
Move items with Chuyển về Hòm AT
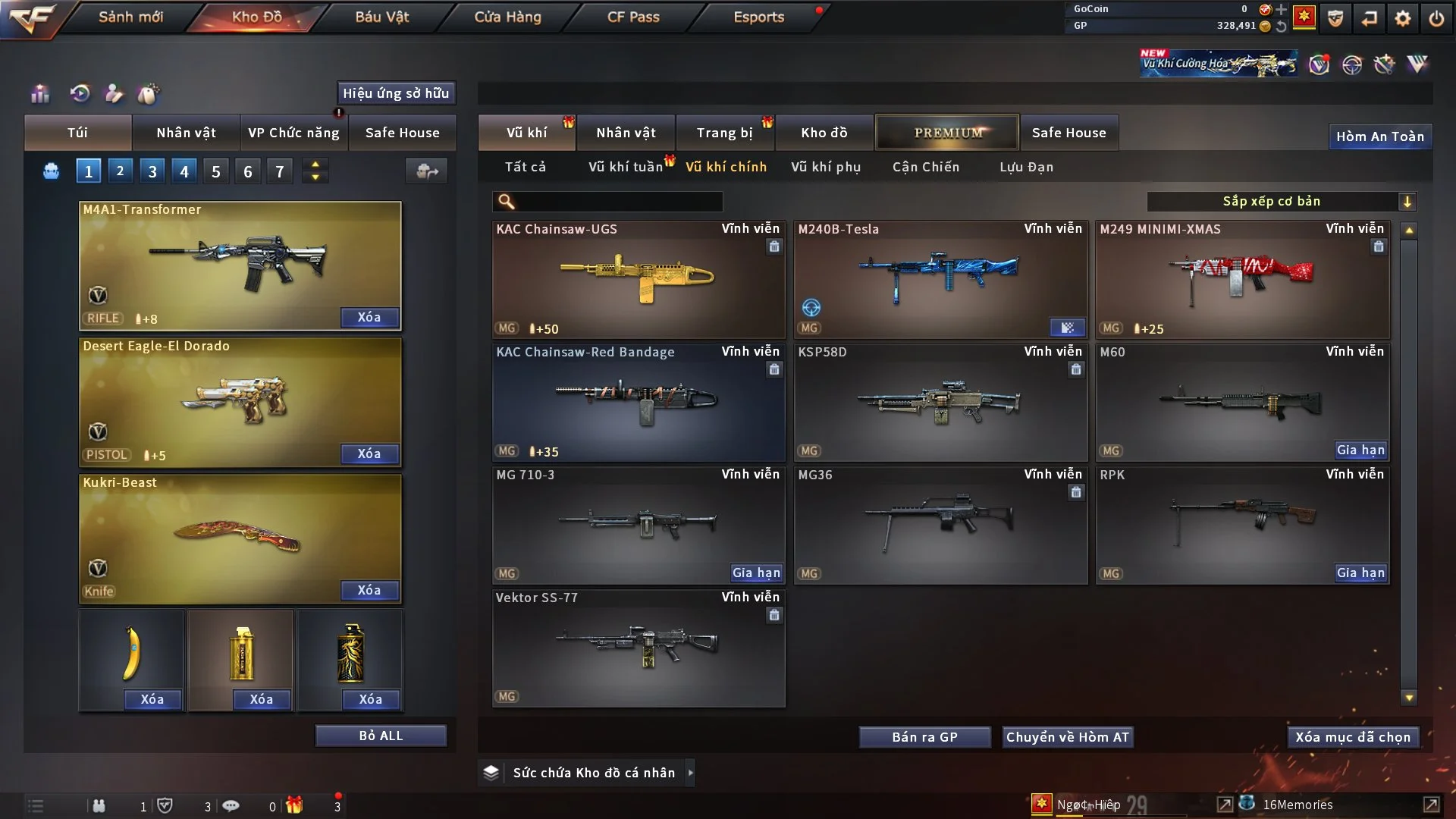click(x=1067, y=737)
